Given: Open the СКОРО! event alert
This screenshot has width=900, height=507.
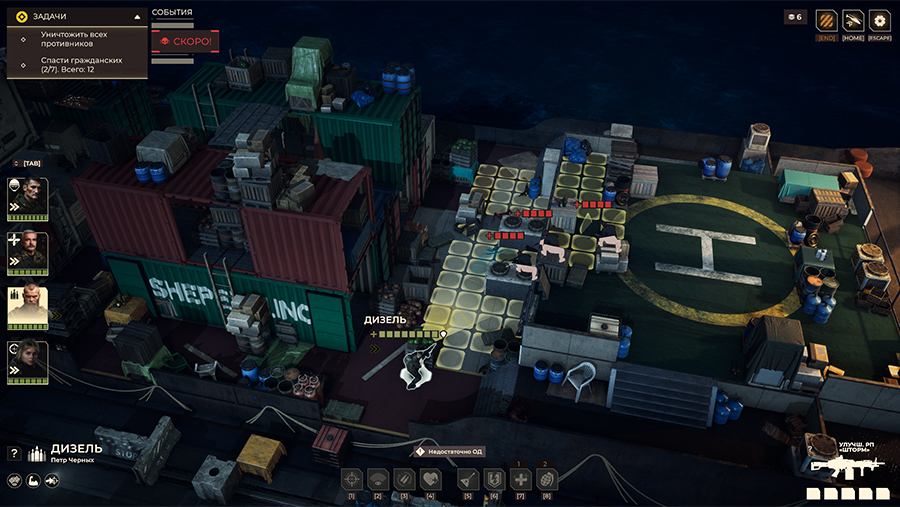Looking at the screenshot, I should (184, 42).
